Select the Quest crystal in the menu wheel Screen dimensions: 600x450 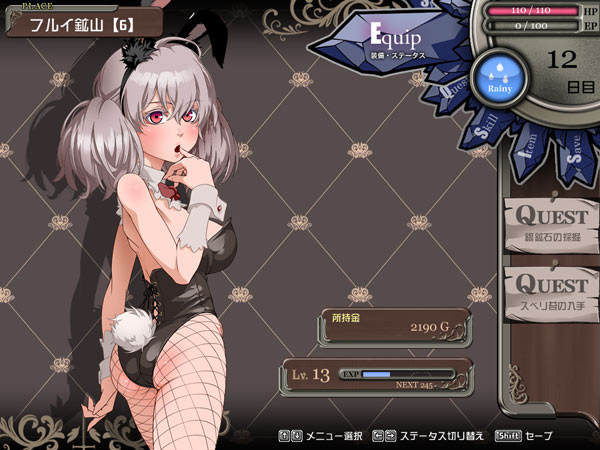(x=451, y=90)
